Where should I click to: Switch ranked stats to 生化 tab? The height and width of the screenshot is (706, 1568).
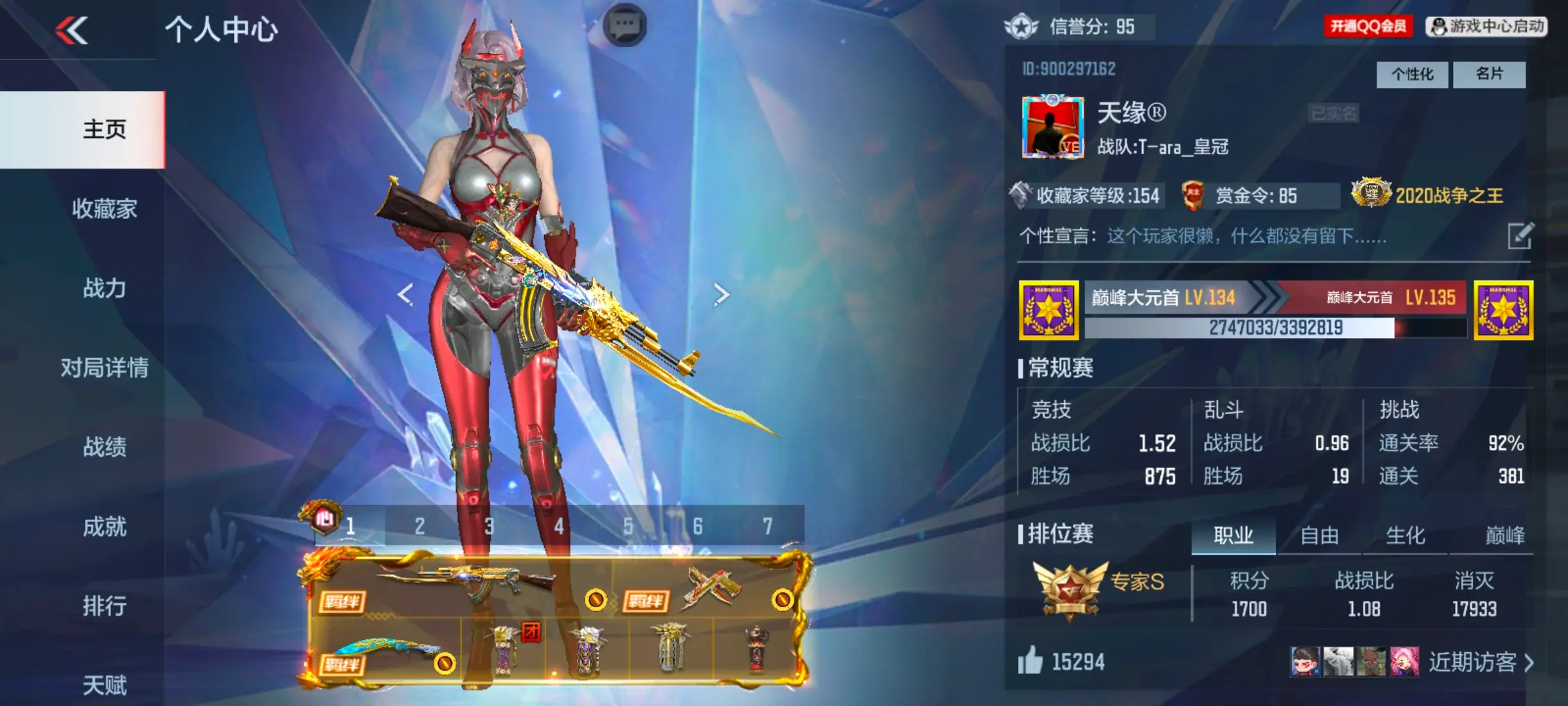click(1405, 536)
